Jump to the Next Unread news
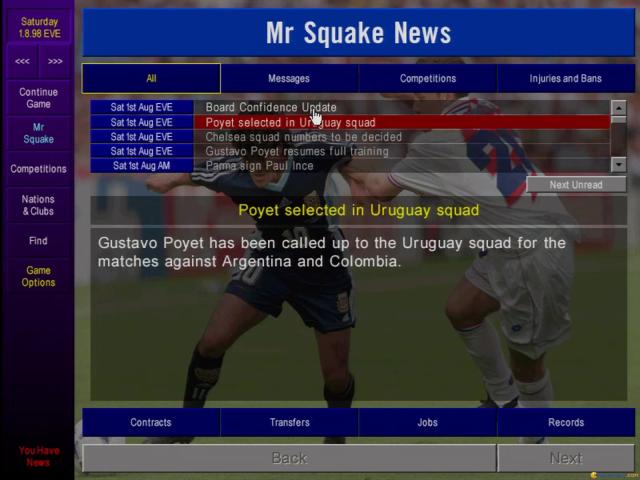640x480 pixels. [576, 184]
